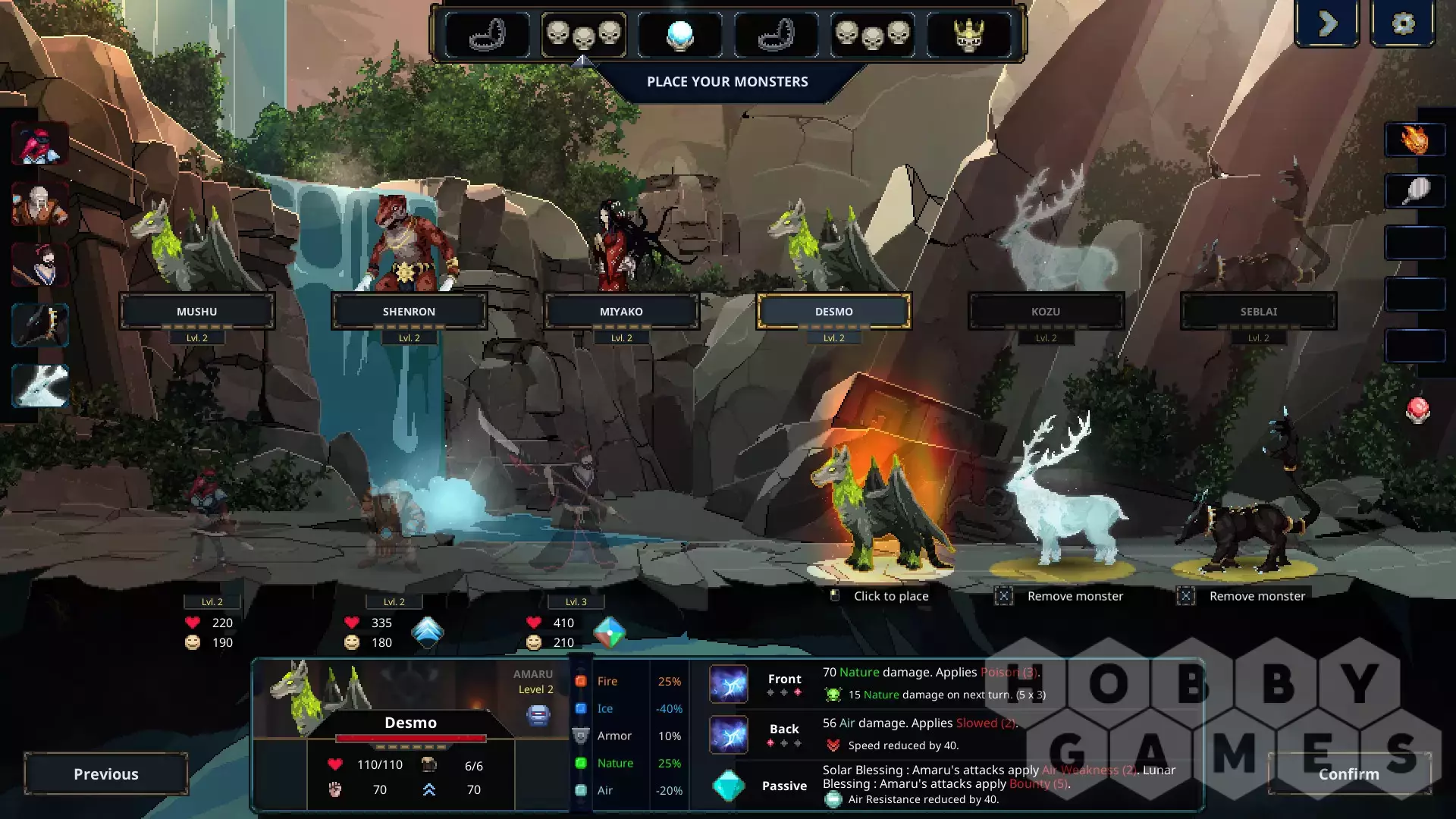
Task: Click the fireball item slot
Action: 1415,140
